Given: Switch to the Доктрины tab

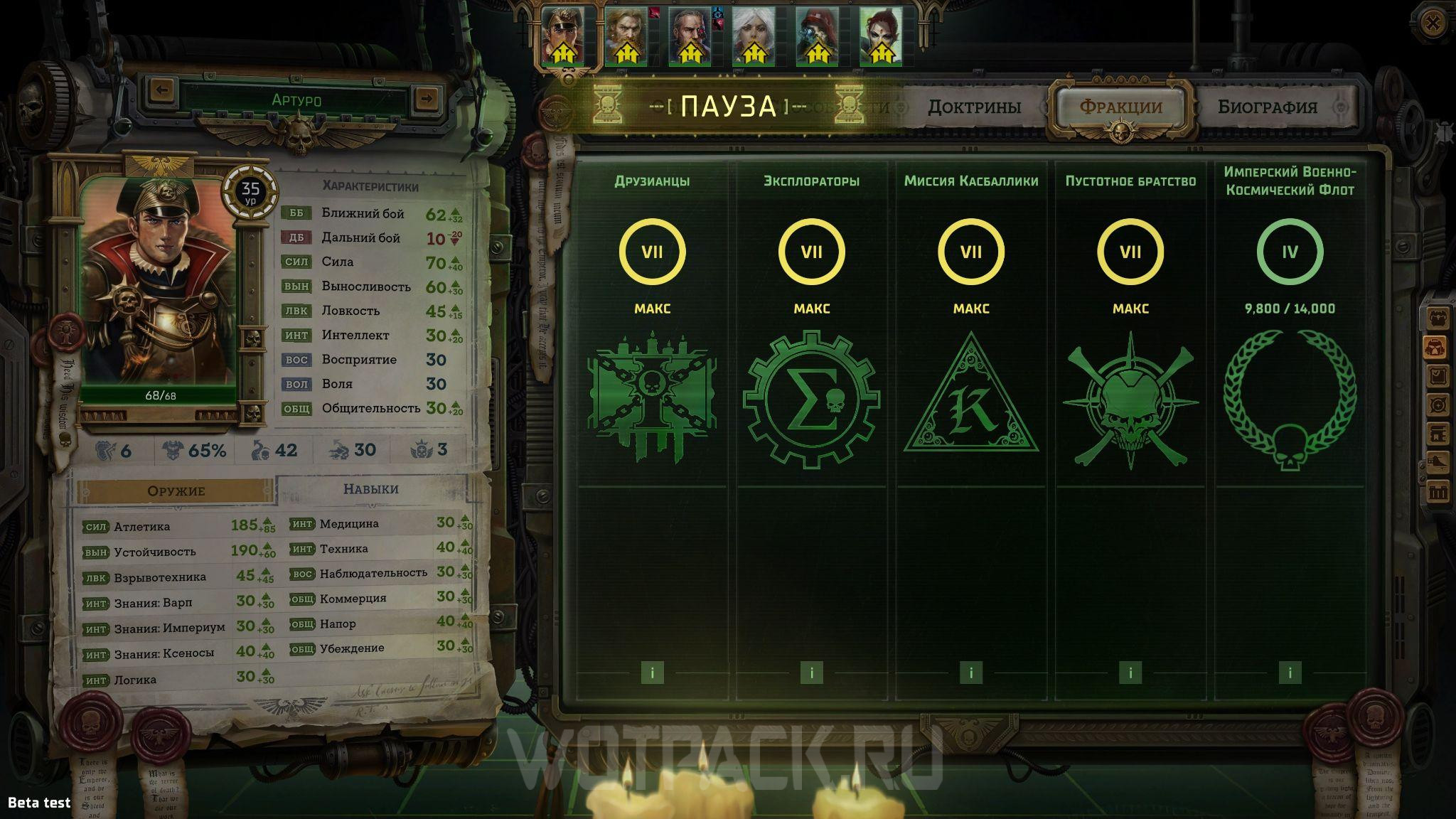Looking at the screenshot, I should 974,107.
